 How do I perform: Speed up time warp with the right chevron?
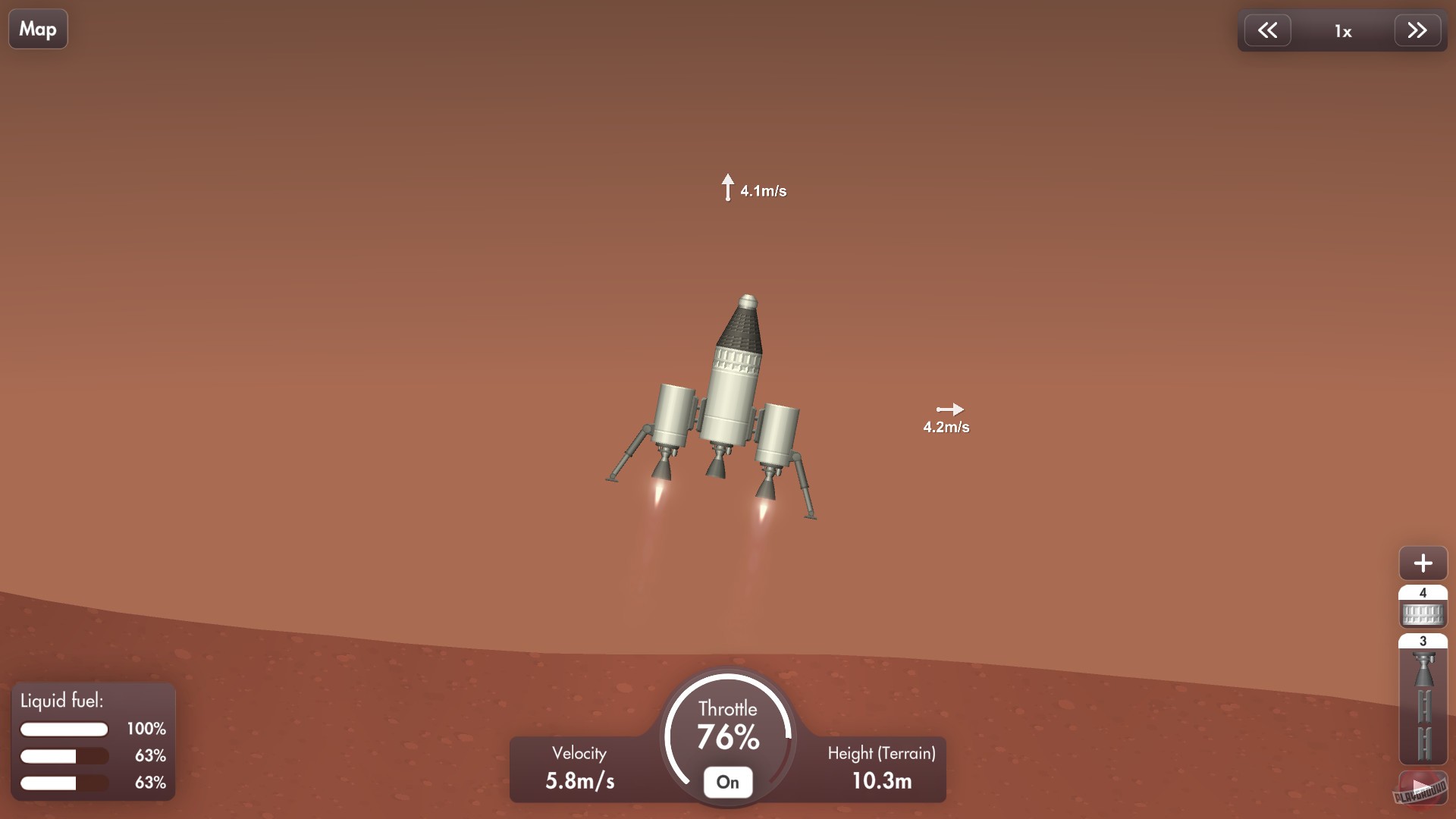pos(1417,30)
